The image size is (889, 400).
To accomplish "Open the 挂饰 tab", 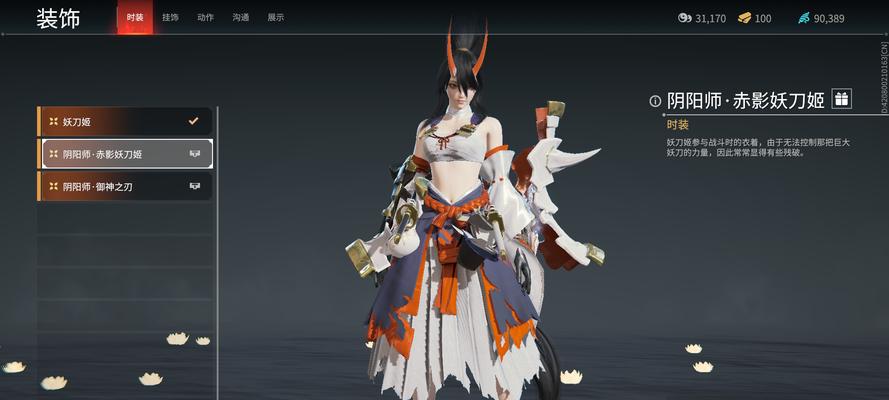I will [x=170, y=18].
